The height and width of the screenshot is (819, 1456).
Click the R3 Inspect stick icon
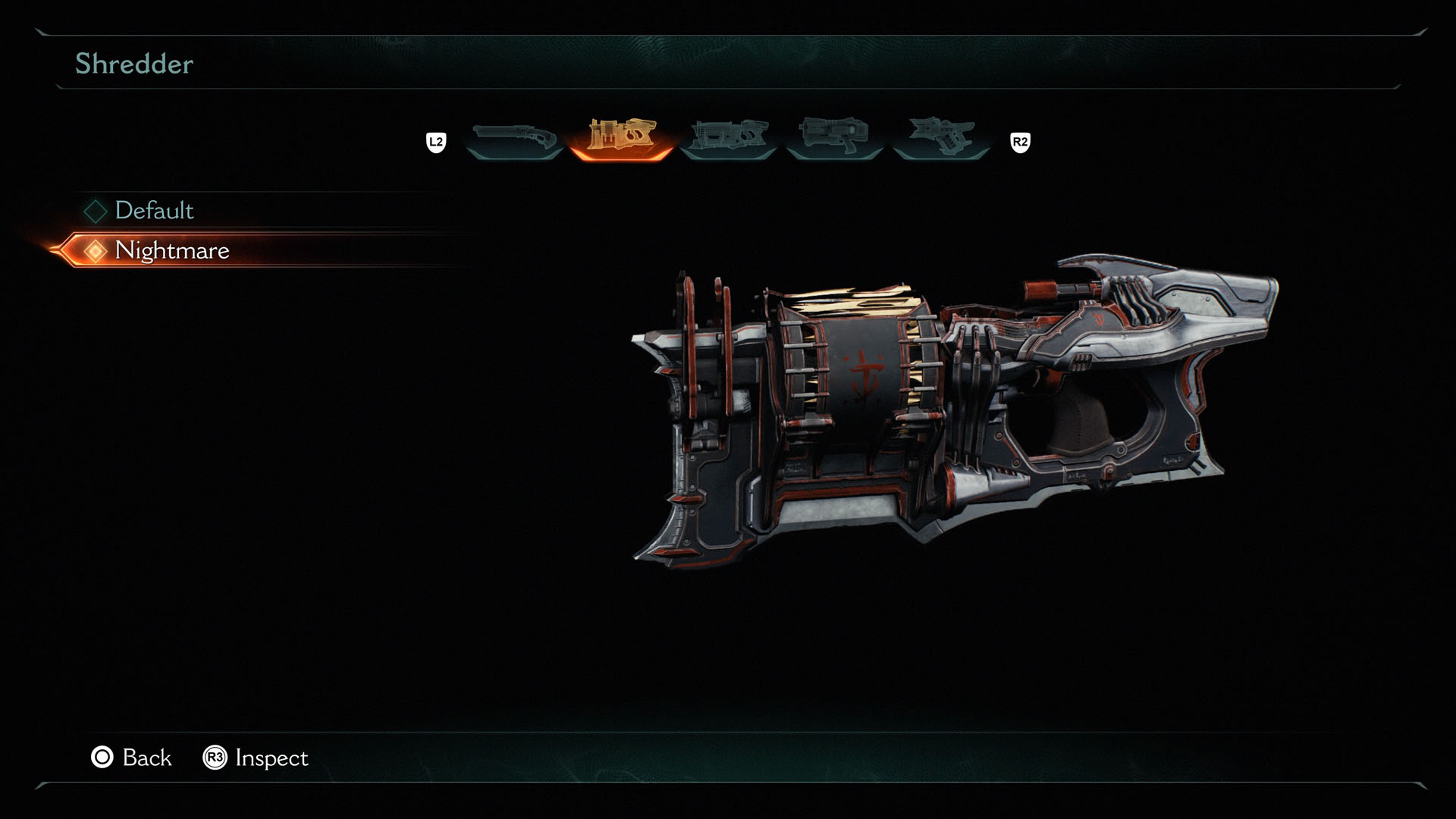pos(215,758)
